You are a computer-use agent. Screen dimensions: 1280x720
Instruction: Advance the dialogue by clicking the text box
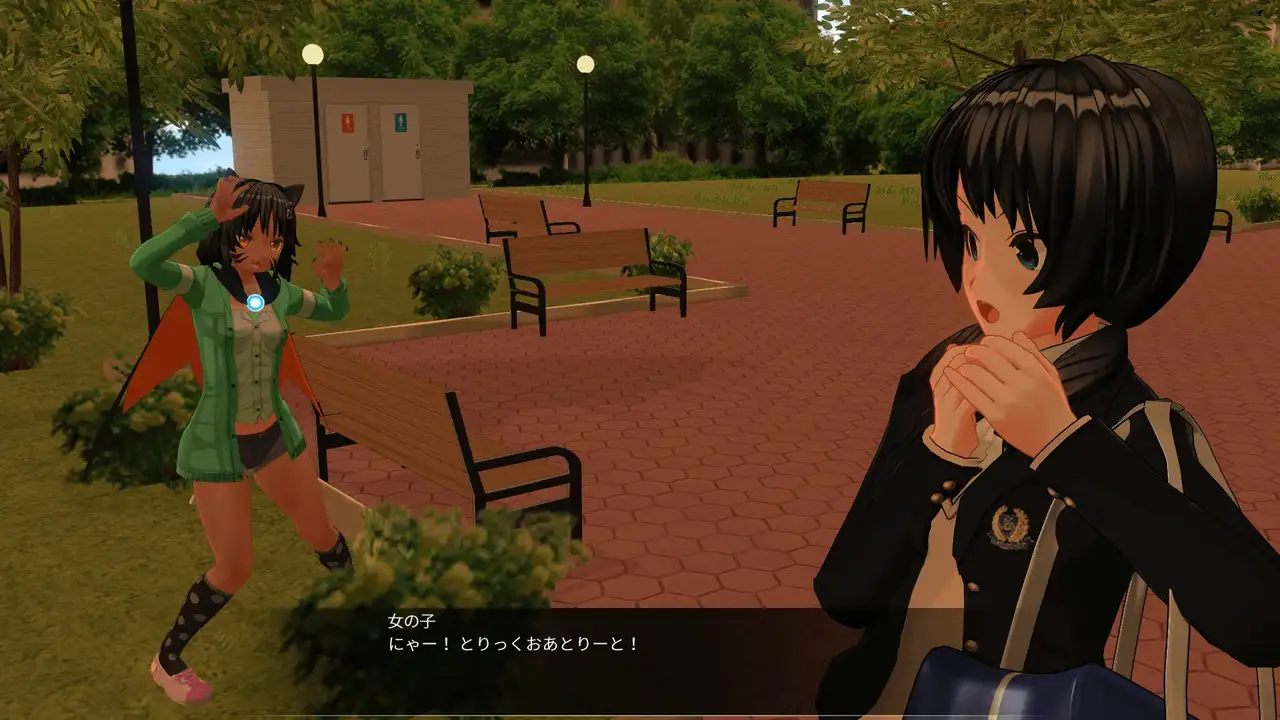(640, 655)
